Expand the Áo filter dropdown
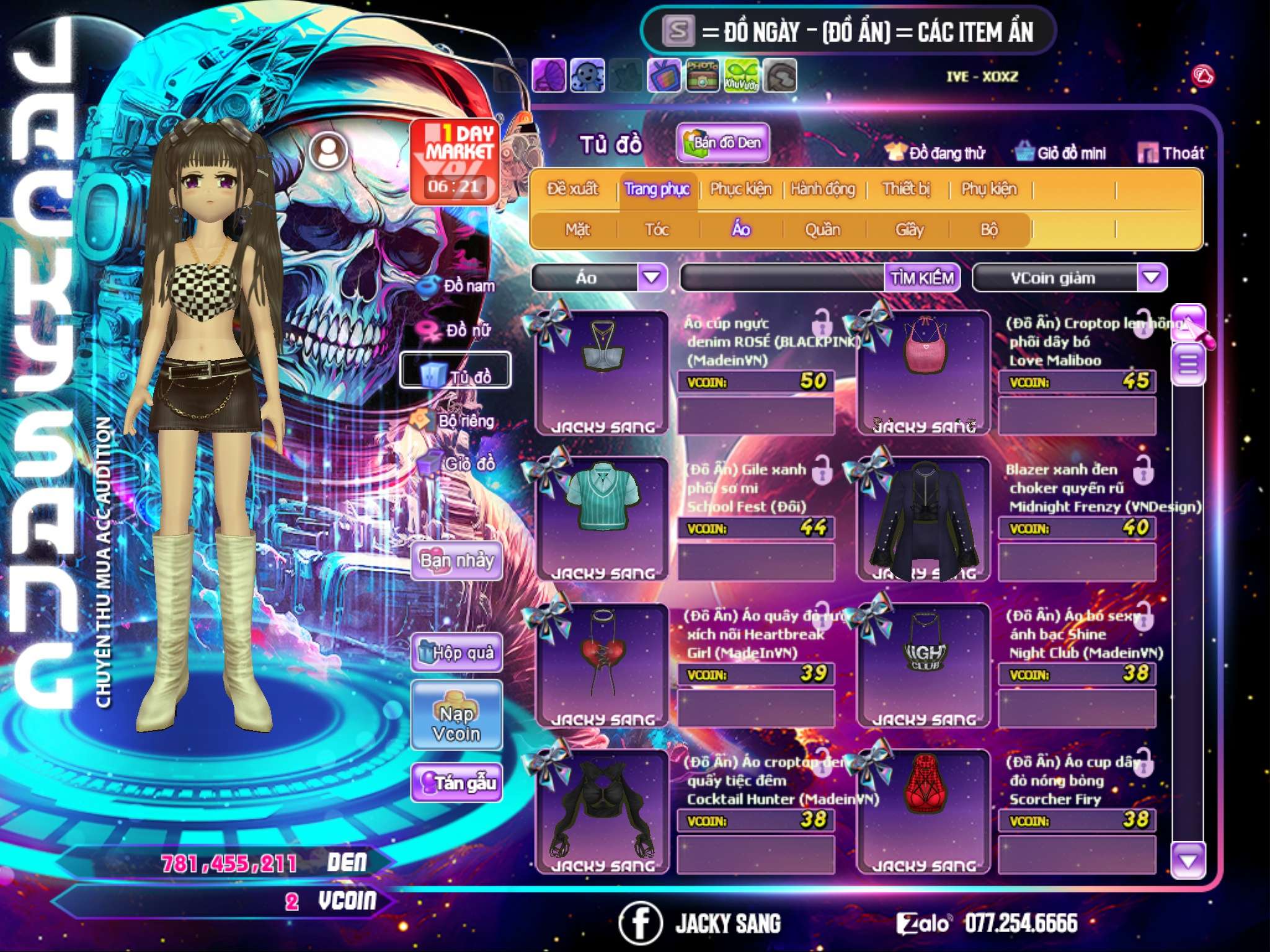Screen dimensions: 1270x952 652,278
